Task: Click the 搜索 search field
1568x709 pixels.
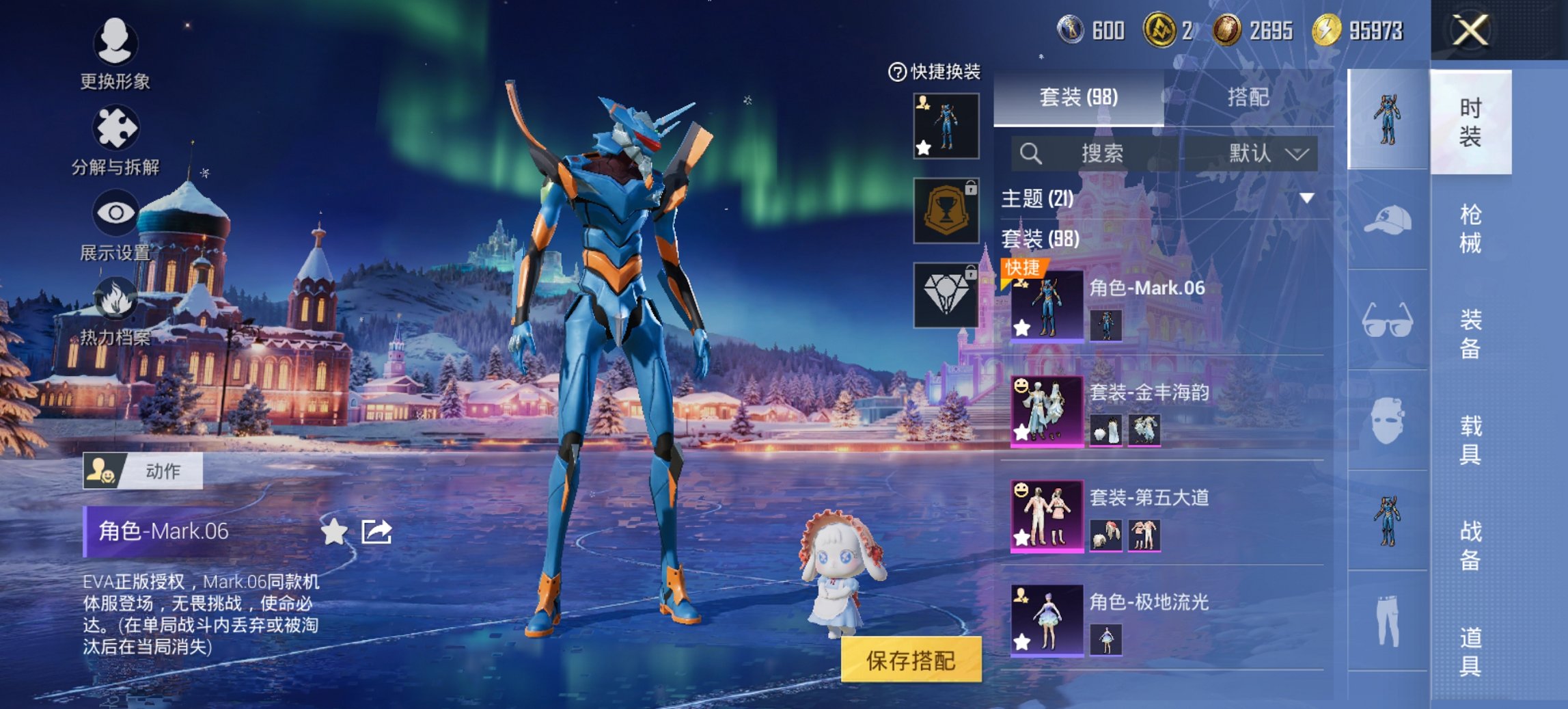Action: click(x=1100, y=153)
